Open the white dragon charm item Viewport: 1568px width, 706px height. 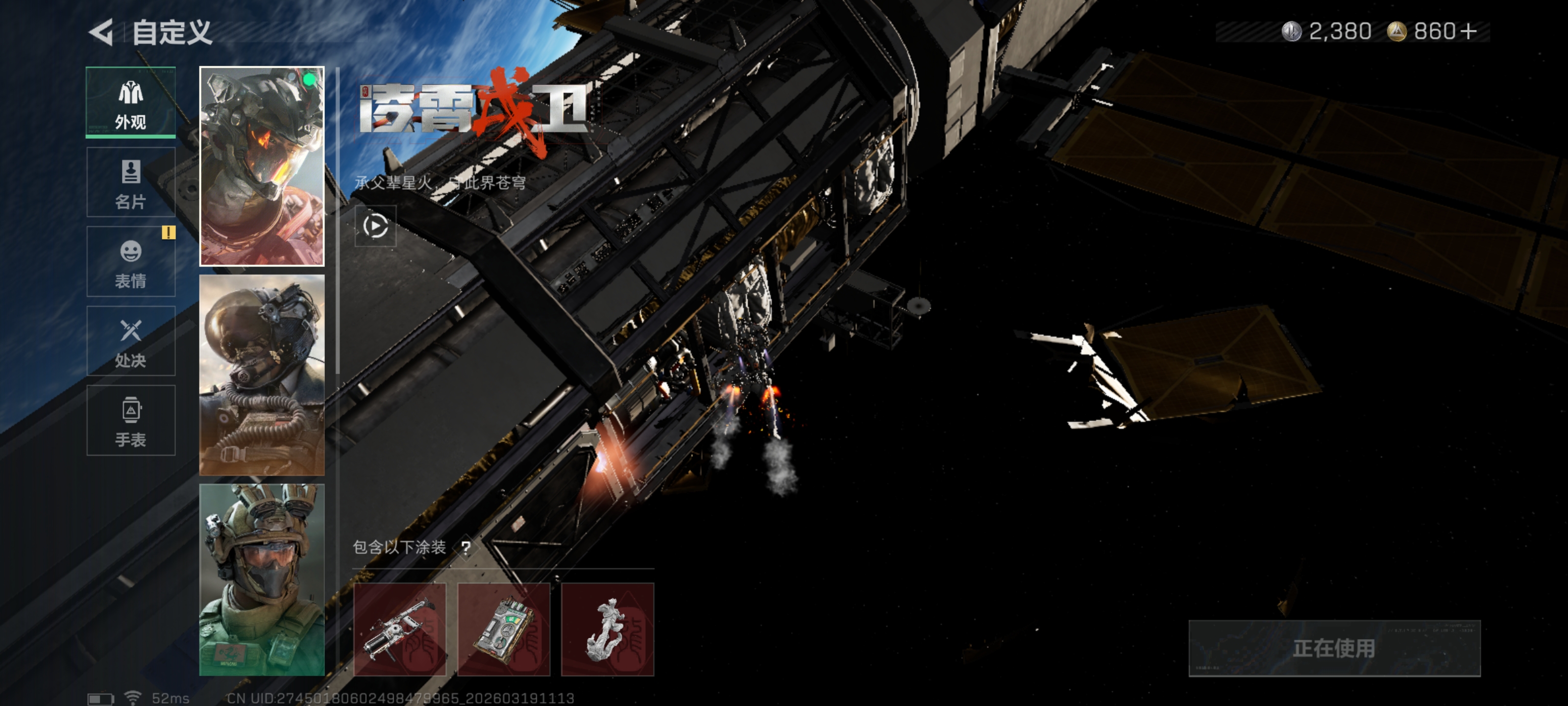tap(608, 629)
